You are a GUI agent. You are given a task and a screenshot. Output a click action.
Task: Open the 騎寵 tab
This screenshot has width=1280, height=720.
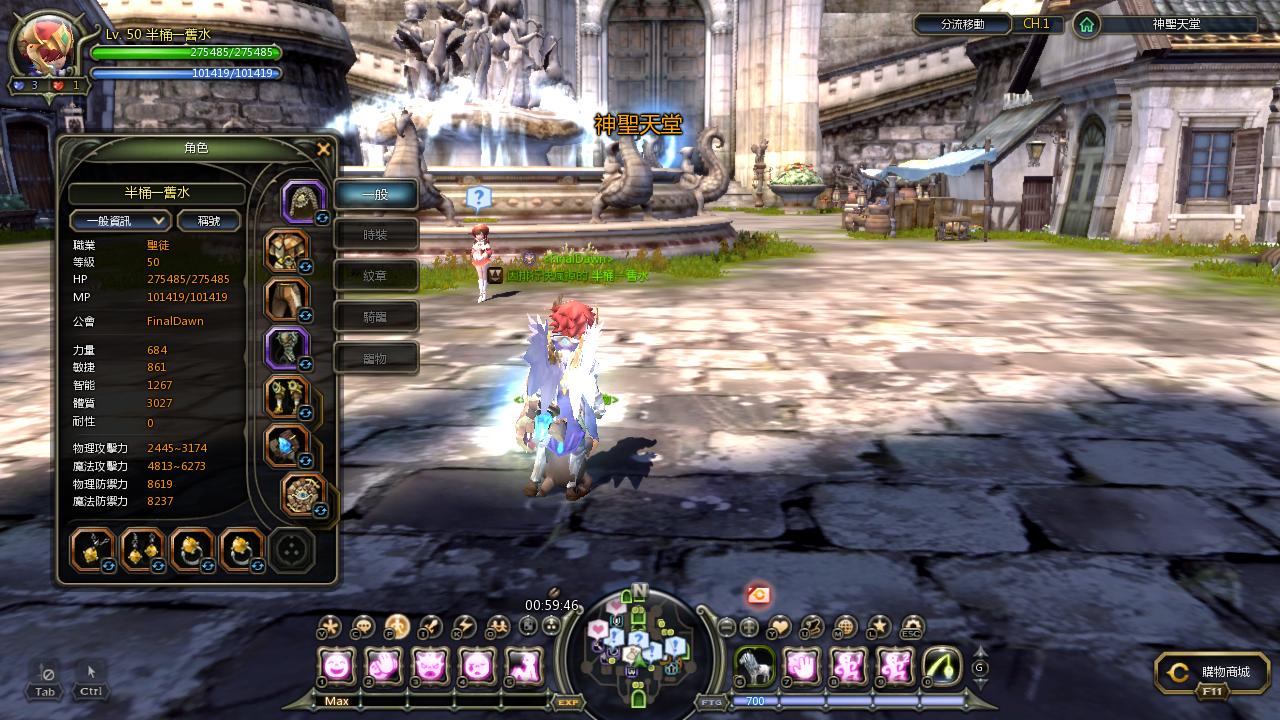375,316
